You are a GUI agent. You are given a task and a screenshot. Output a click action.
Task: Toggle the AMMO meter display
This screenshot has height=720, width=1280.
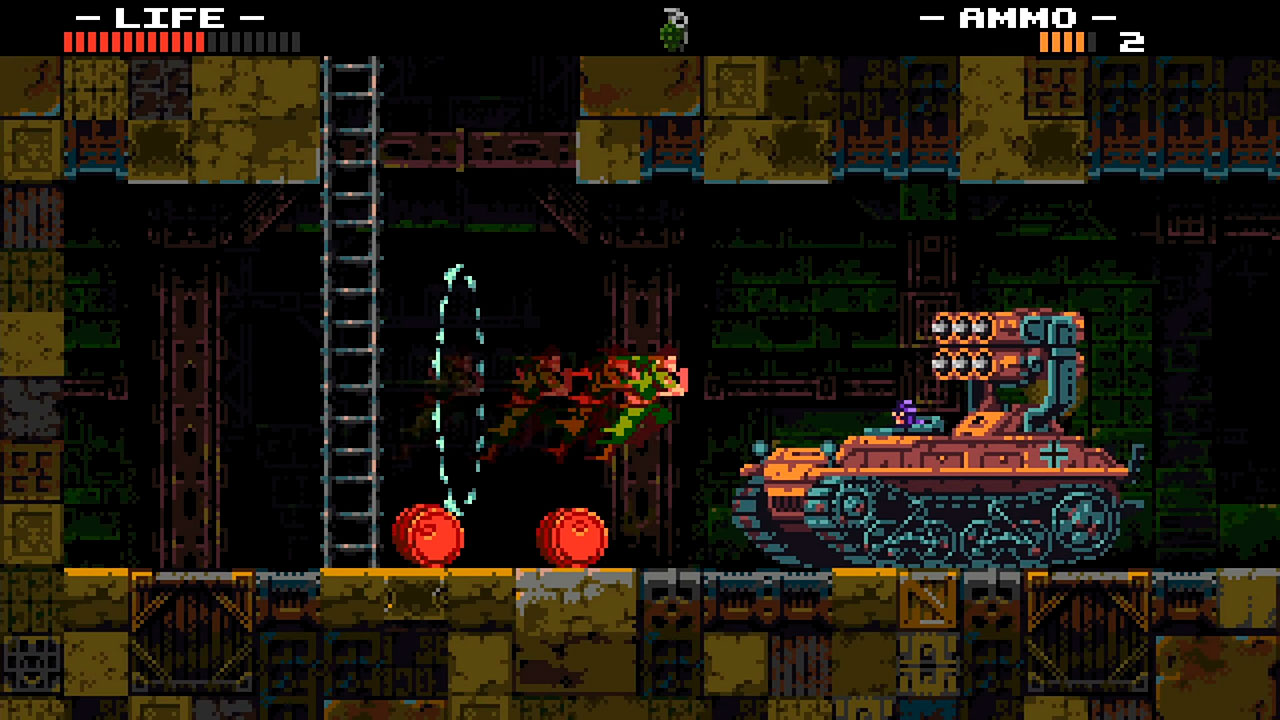tap(1060, 42)
